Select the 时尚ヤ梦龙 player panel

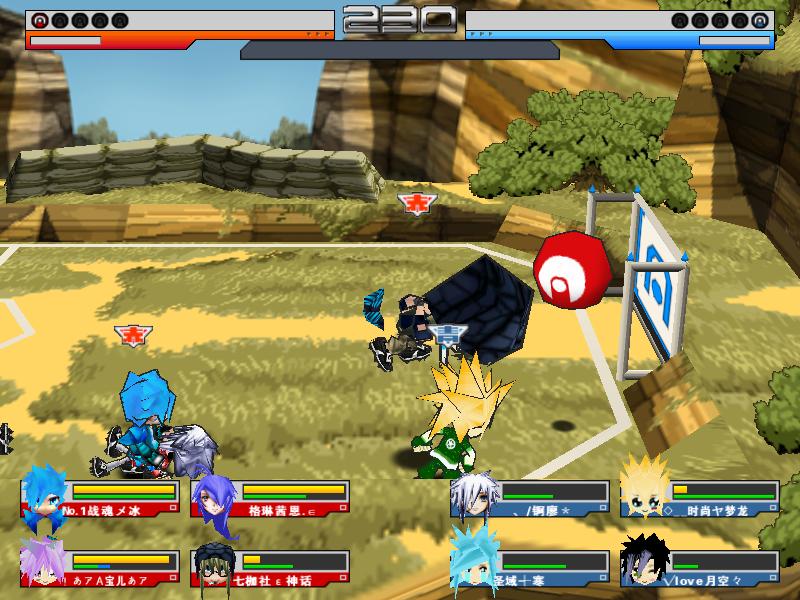(698, 498)
